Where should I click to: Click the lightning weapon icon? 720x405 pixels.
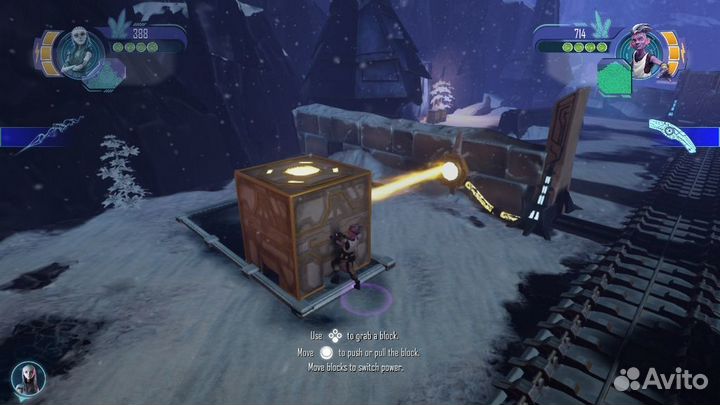tap(43, 134)
